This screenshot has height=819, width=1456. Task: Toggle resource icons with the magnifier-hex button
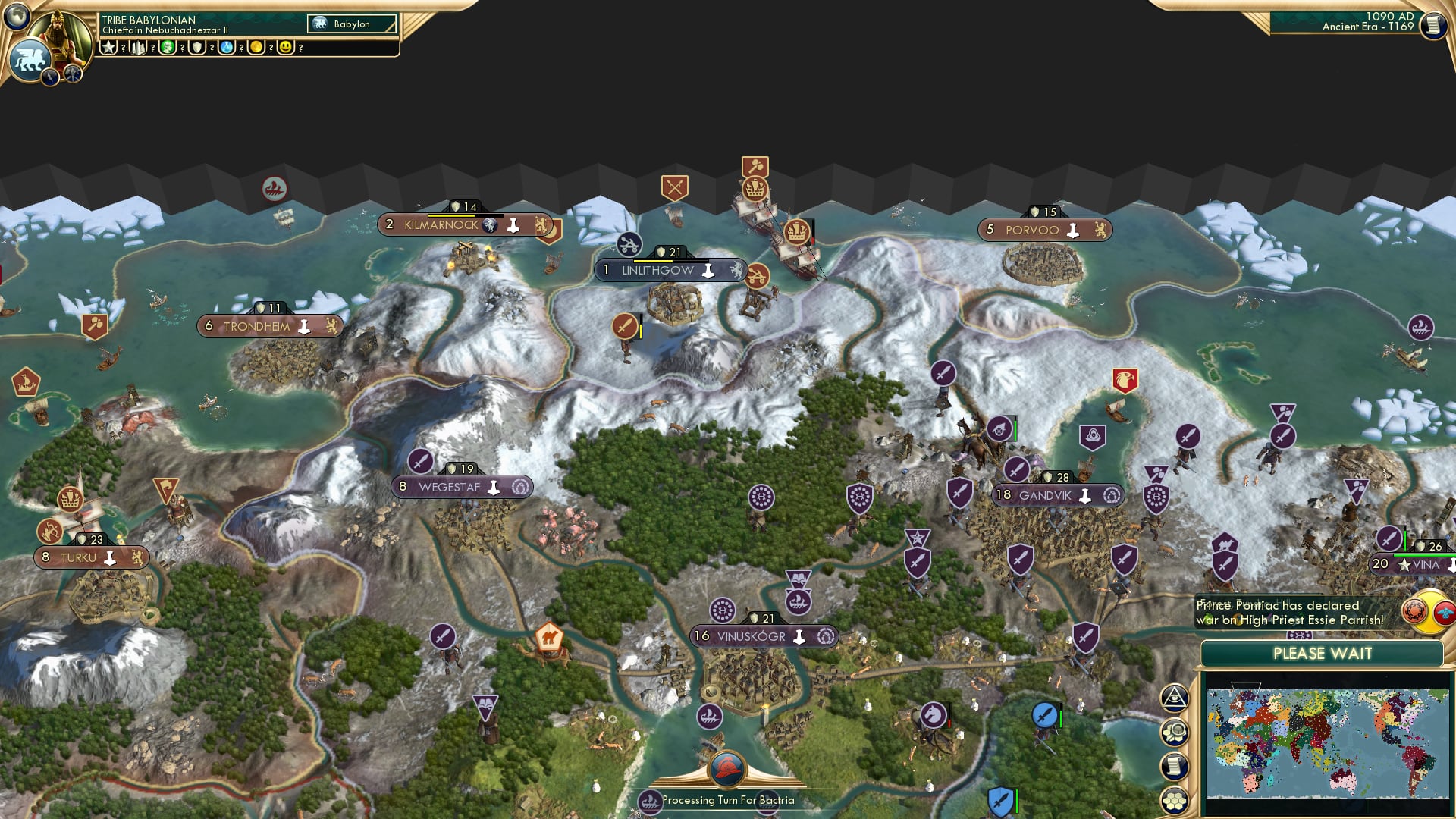click(1175, 733)
